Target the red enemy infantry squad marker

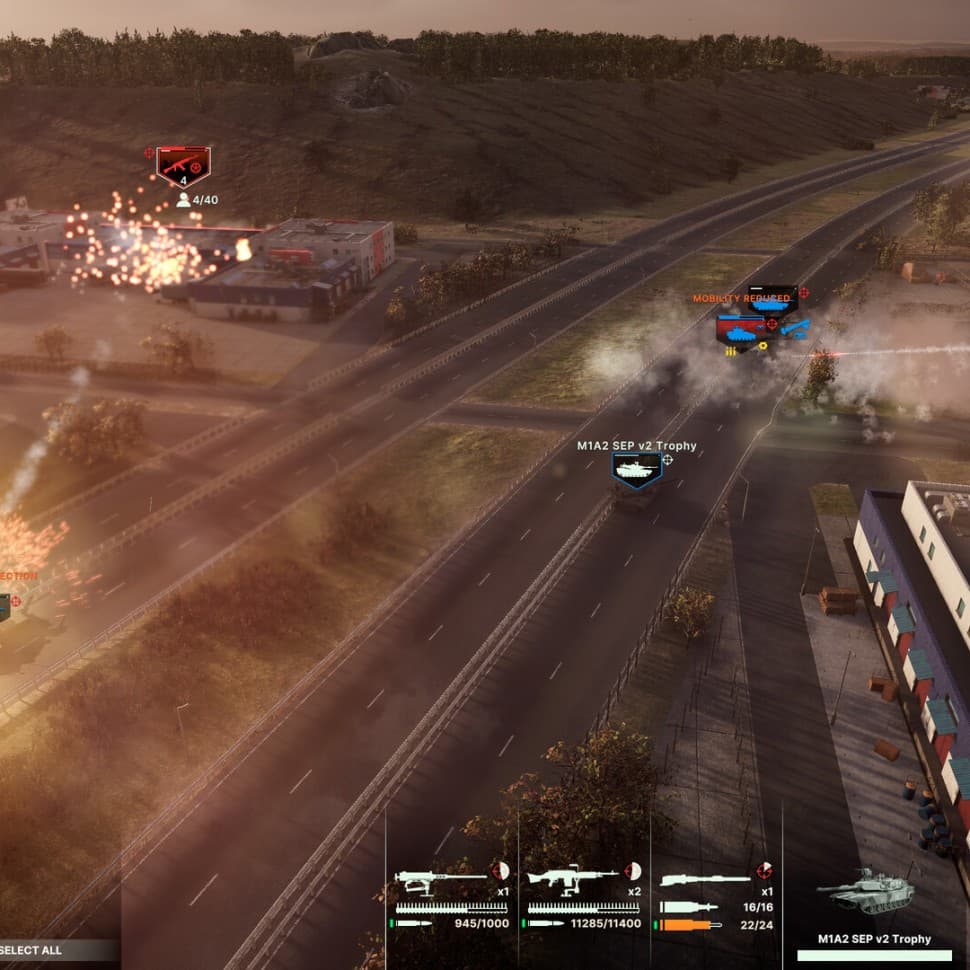[183, 166]
